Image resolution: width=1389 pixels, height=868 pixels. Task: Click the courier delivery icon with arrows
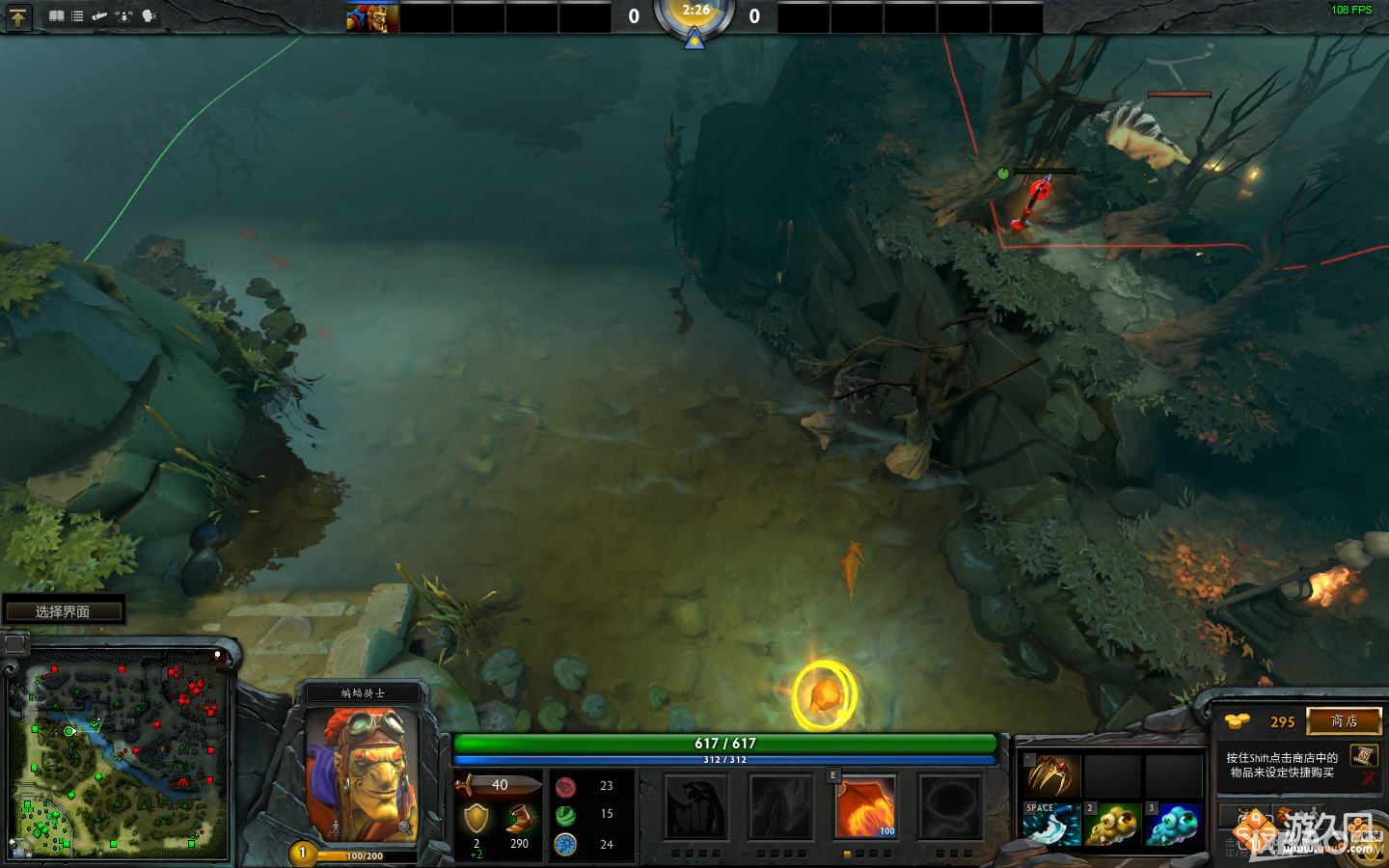(123, 15)
